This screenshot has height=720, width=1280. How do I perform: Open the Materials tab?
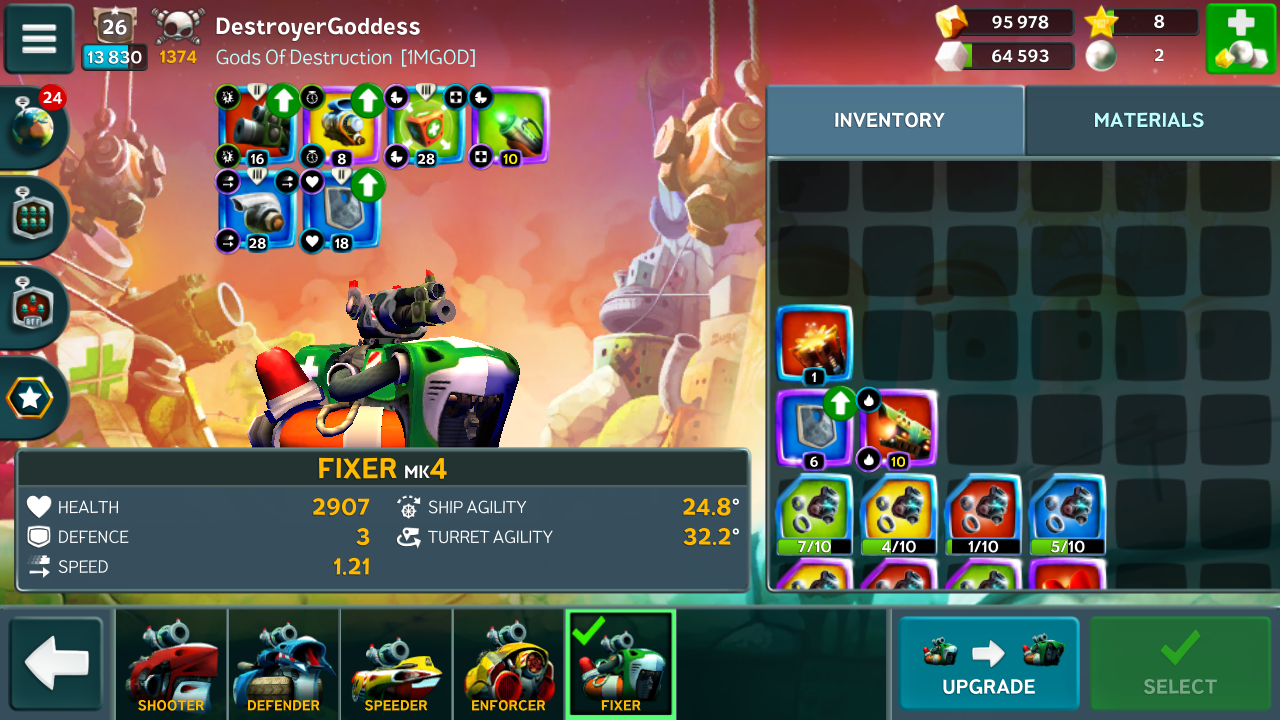click(1148, 120)
